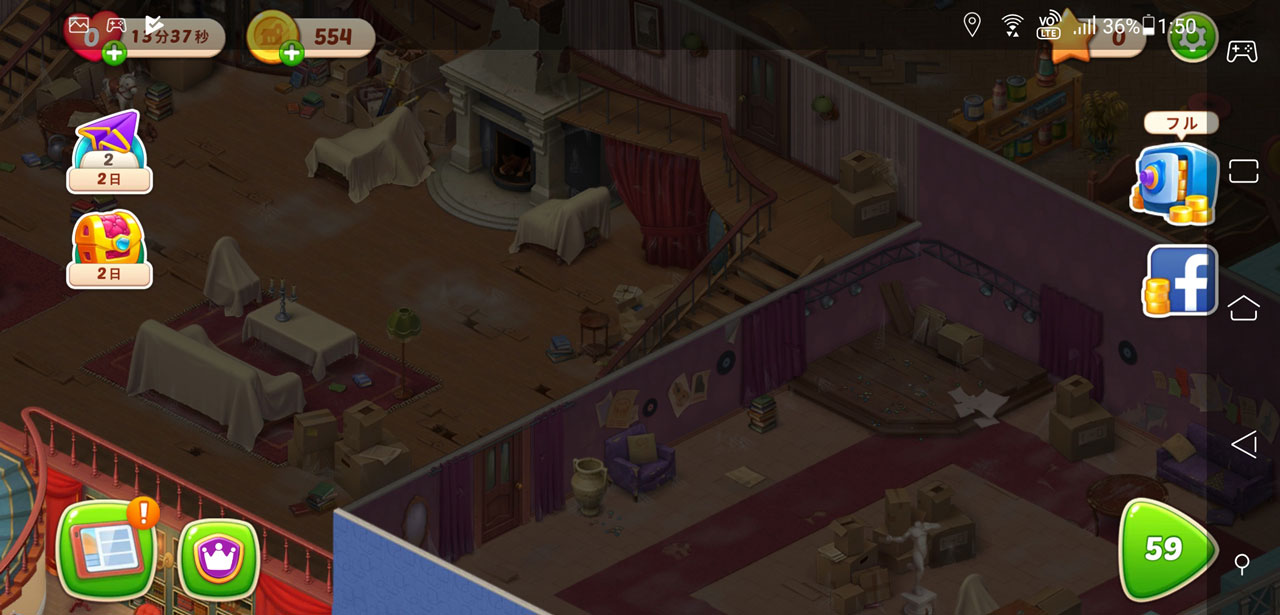Open the purple crown pass button
The image size is (1280, 615).
217,557
